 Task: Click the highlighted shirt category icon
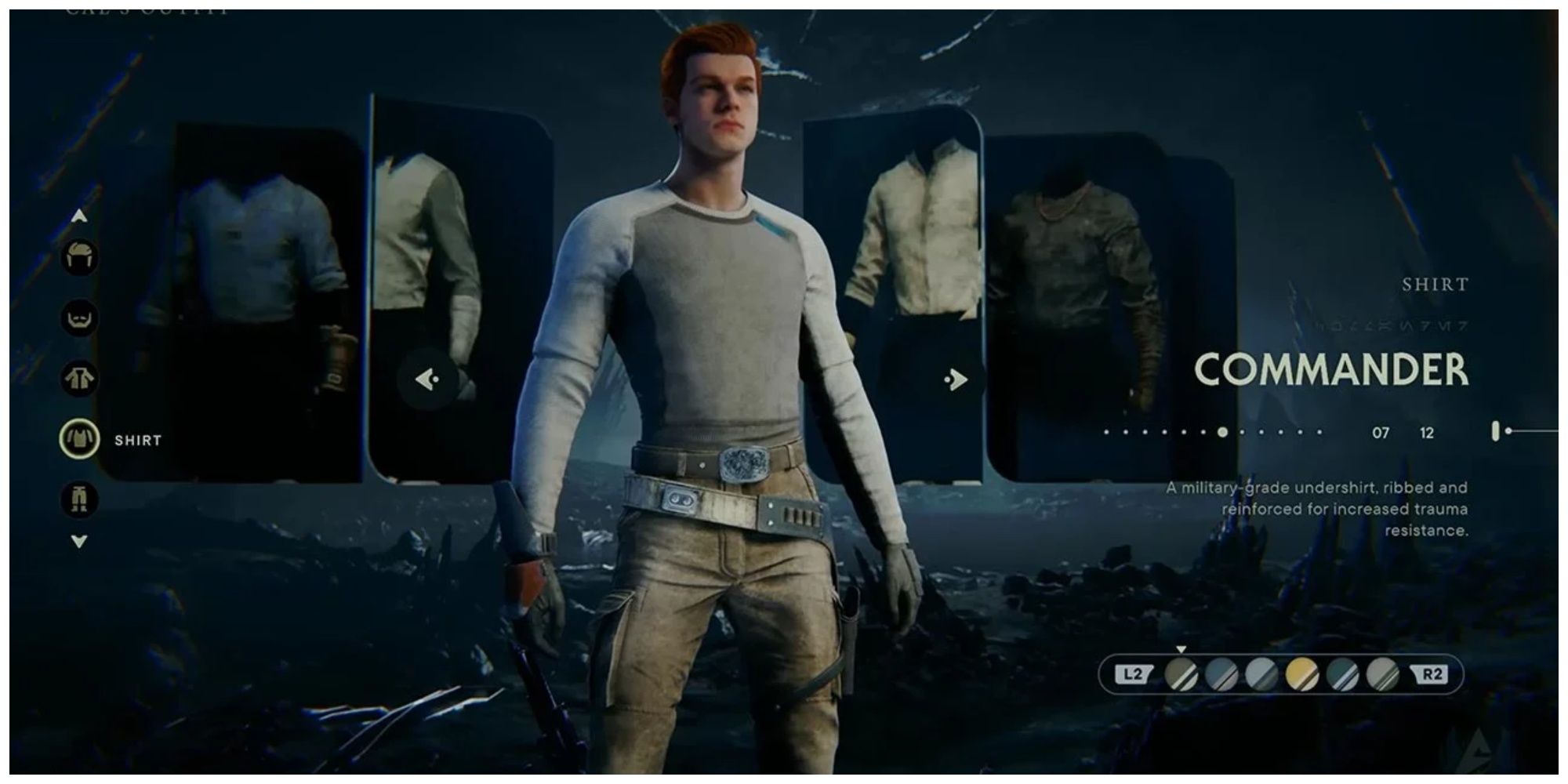(81, 438)
